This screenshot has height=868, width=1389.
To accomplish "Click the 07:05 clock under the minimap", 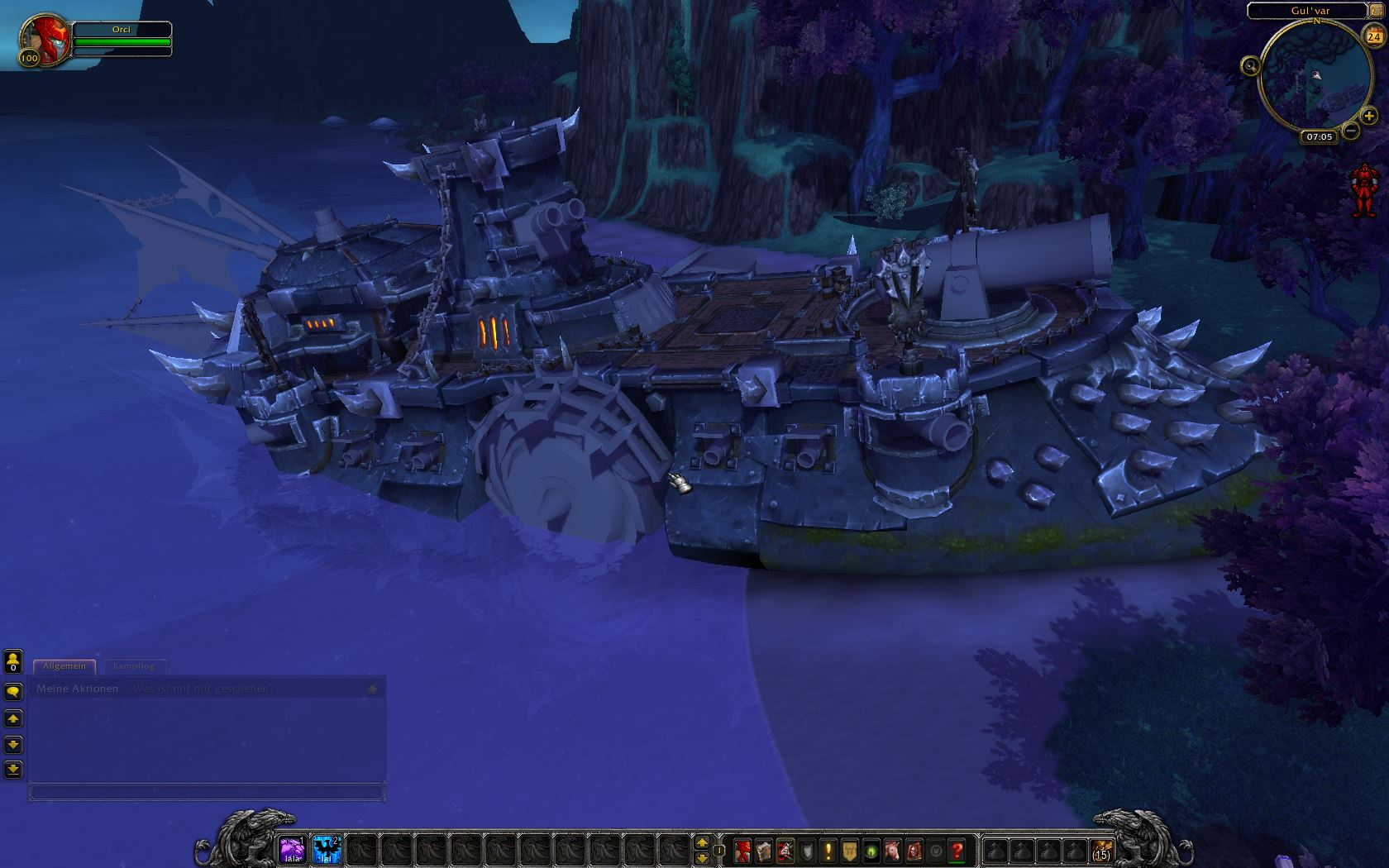I will pos(1319,136).
